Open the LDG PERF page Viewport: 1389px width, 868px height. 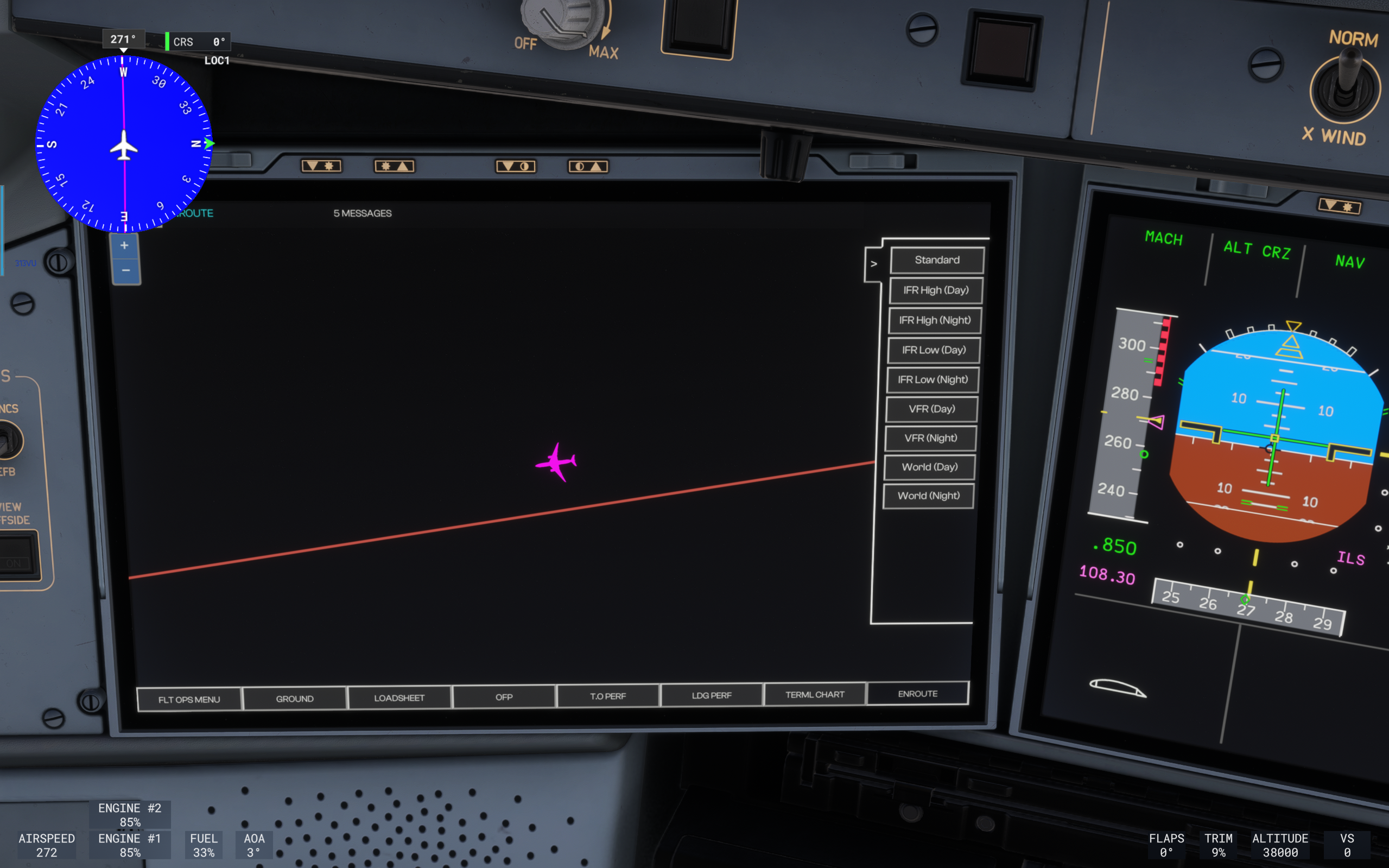[x=711, y=695]
